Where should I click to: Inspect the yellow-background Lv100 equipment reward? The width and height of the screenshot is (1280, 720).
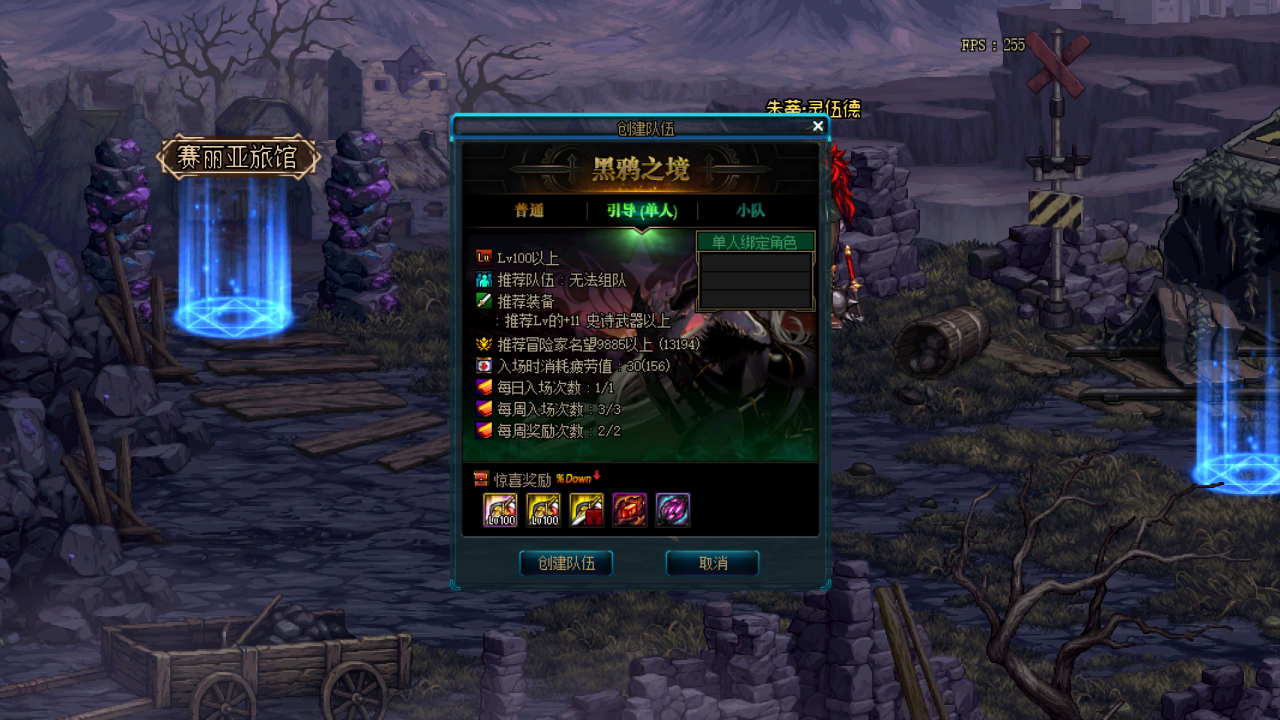543,510
